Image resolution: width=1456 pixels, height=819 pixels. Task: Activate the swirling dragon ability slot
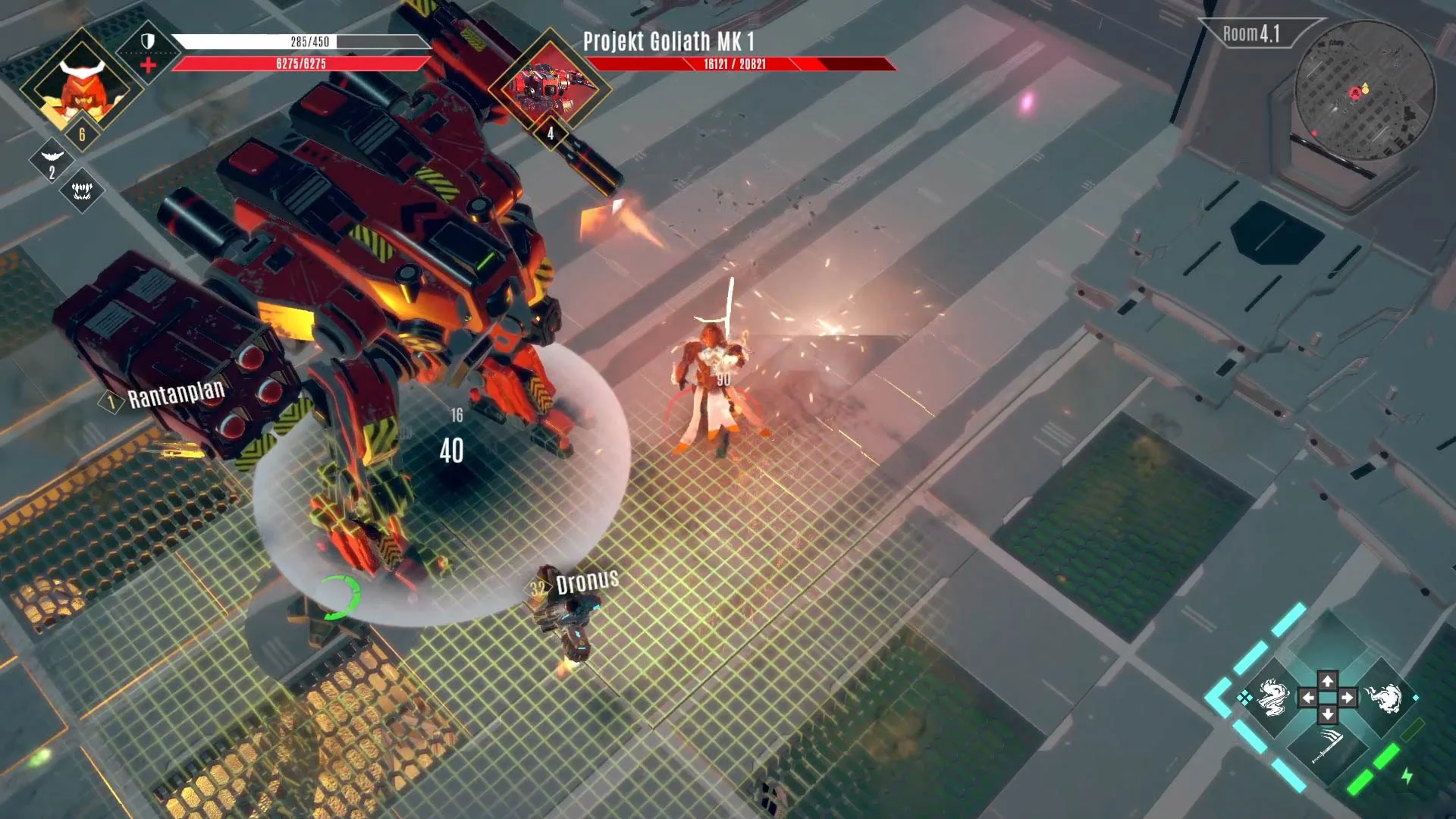click(x=1272, y=698)
